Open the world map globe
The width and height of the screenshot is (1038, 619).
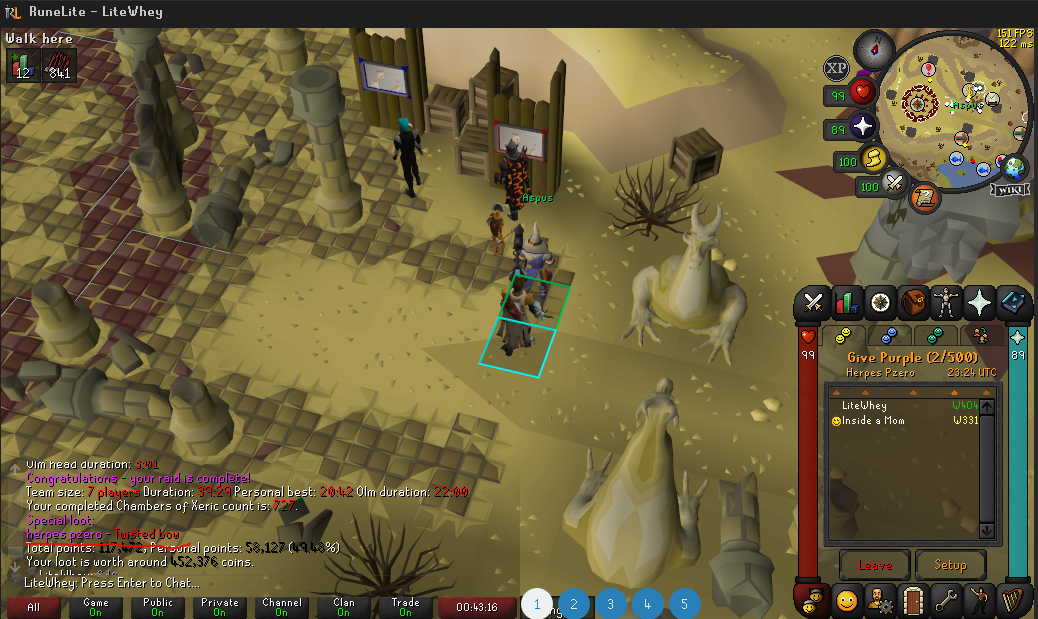[x=1014, y=167]
